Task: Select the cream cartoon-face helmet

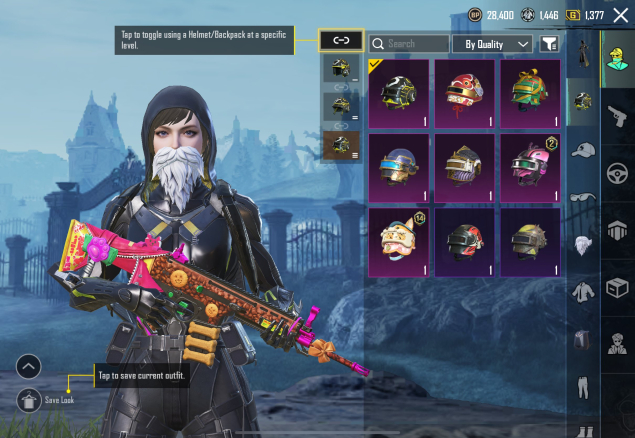Action: (x=398, y=242)
